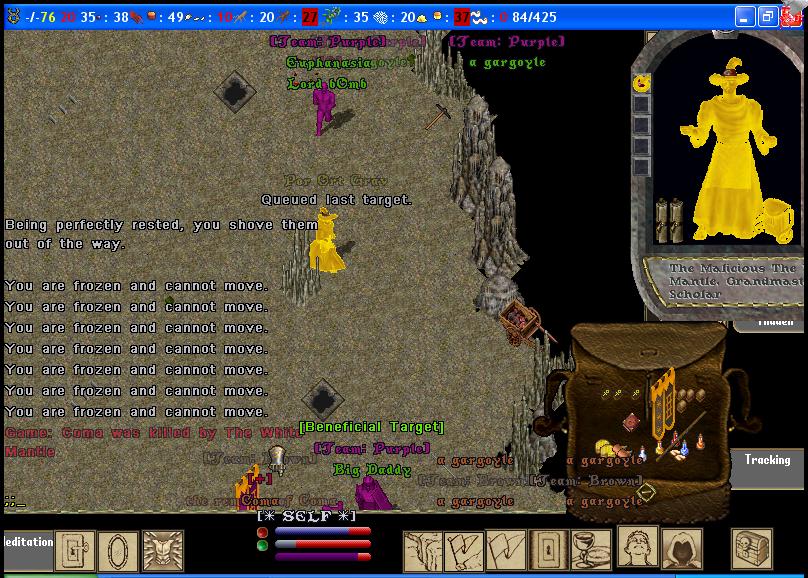Cast the demon face spell icon
808x578 pixels.
[163, 549]
